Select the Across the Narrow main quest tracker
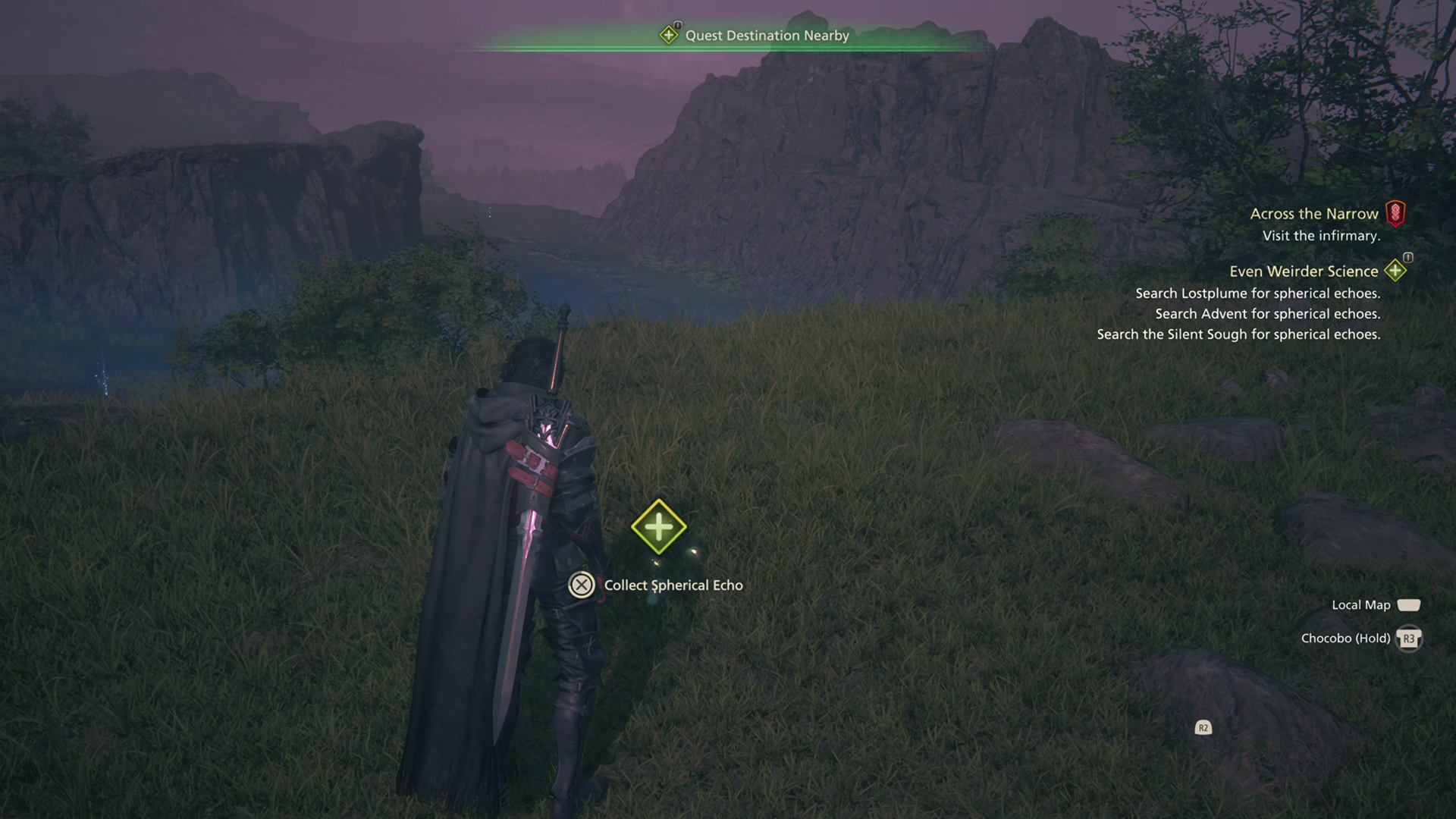This screenshot has width=1456, height=819. pyautogui.click(x=1314, y=214)
